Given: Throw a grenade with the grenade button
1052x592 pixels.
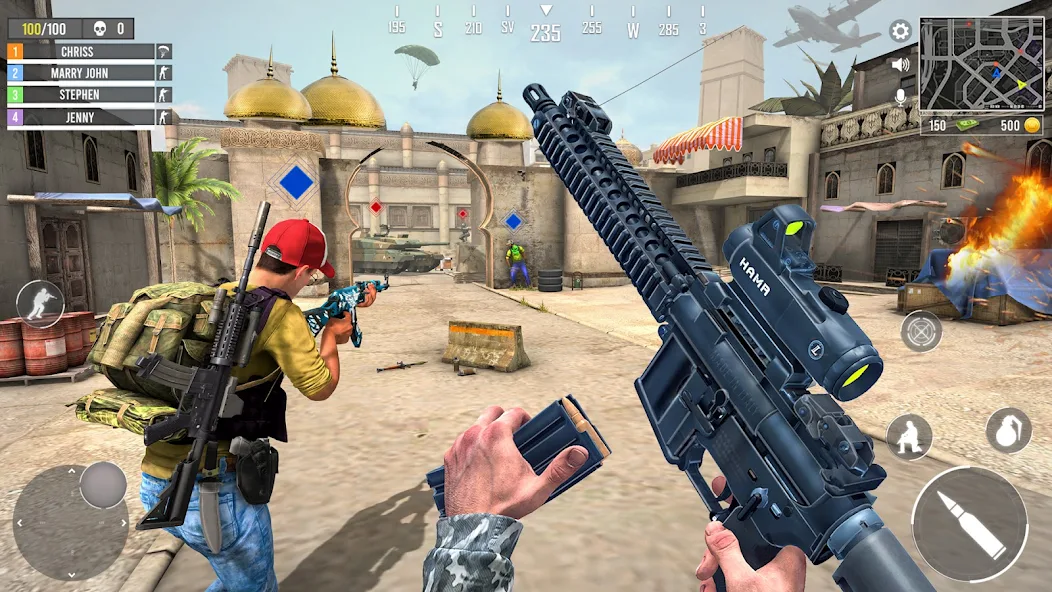Looking at the screenshot, I should pos(1008,431).
